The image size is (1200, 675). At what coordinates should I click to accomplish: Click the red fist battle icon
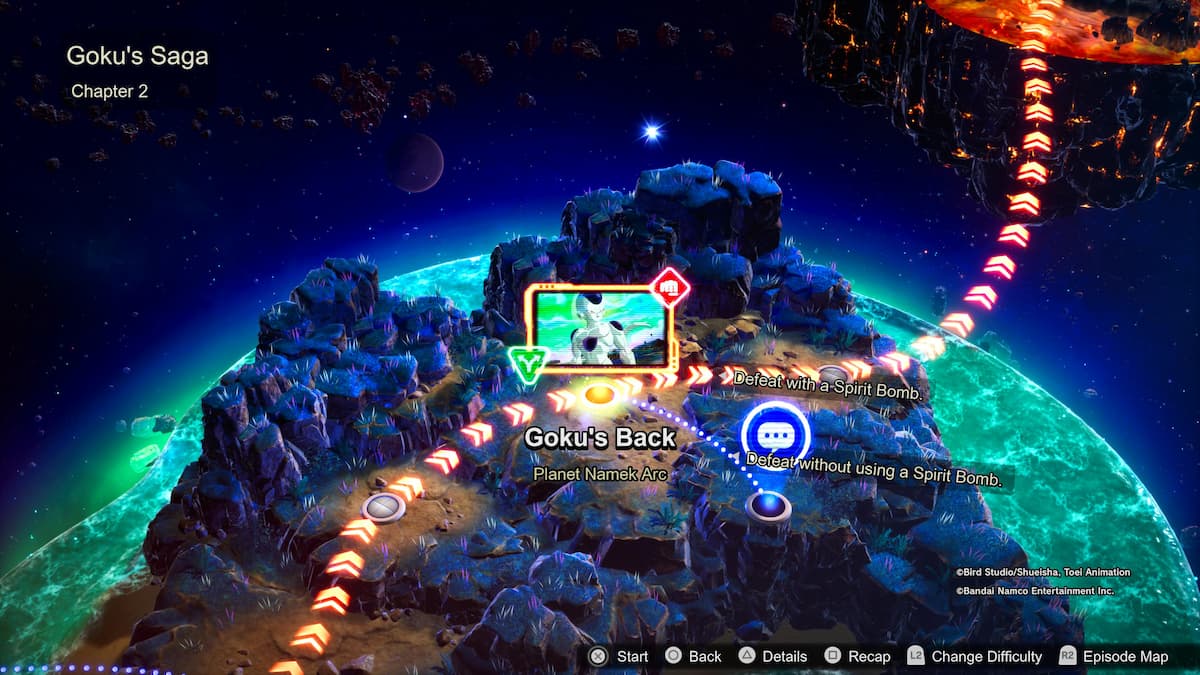(x=672, y=287)
